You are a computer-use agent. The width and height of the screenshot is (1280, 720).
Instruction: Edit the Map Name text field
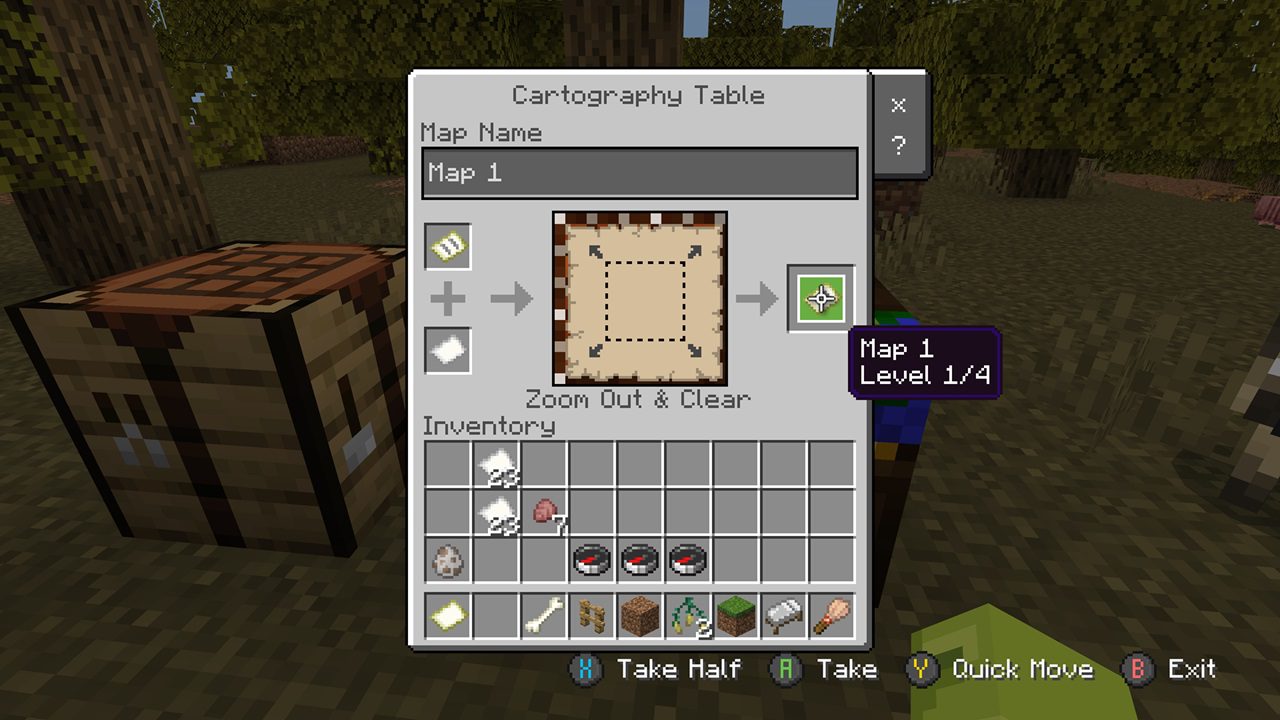point(640,173)
